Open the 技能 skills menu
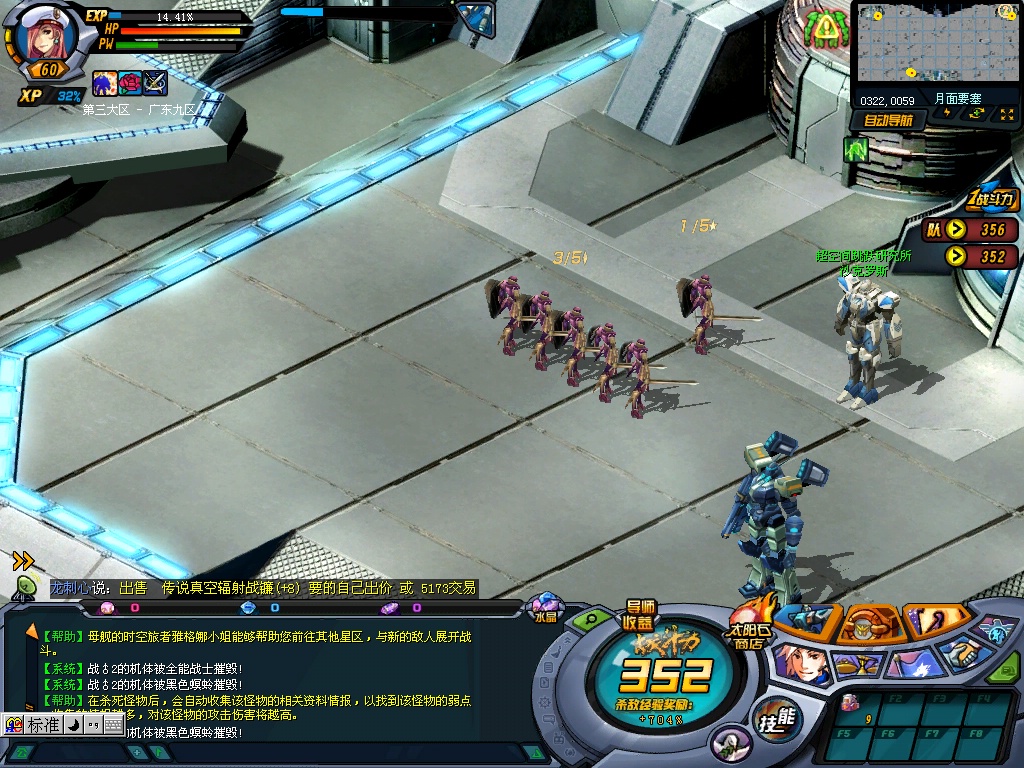The width and height of the screenshot is (1024, 768). 777,718
